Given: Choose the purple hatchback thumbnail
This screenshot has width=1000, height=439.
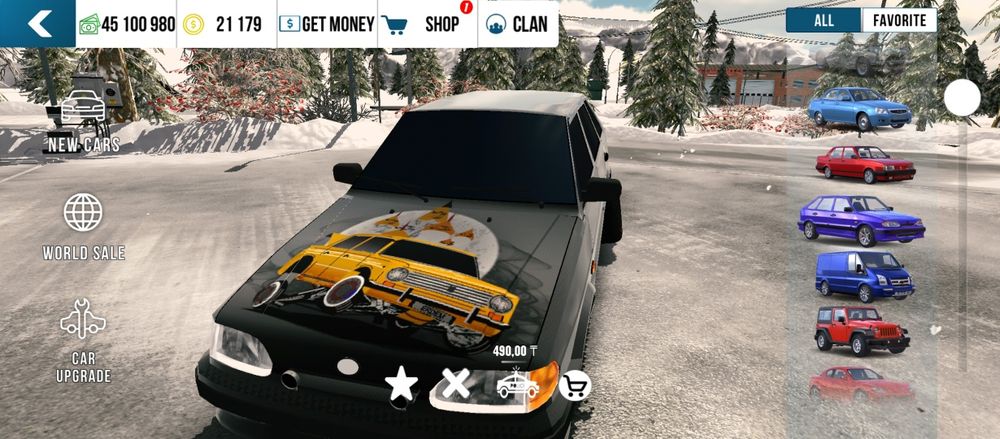Looking at the screenshot, I should click(x=859, y=220).
